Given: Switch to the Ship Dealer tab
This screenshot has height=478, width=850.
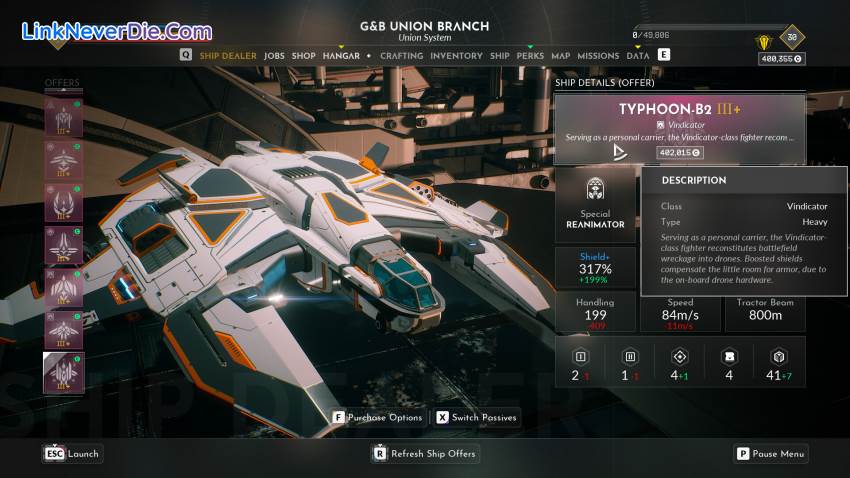Looking at the screenshot, I should click(x=227, y=56).
